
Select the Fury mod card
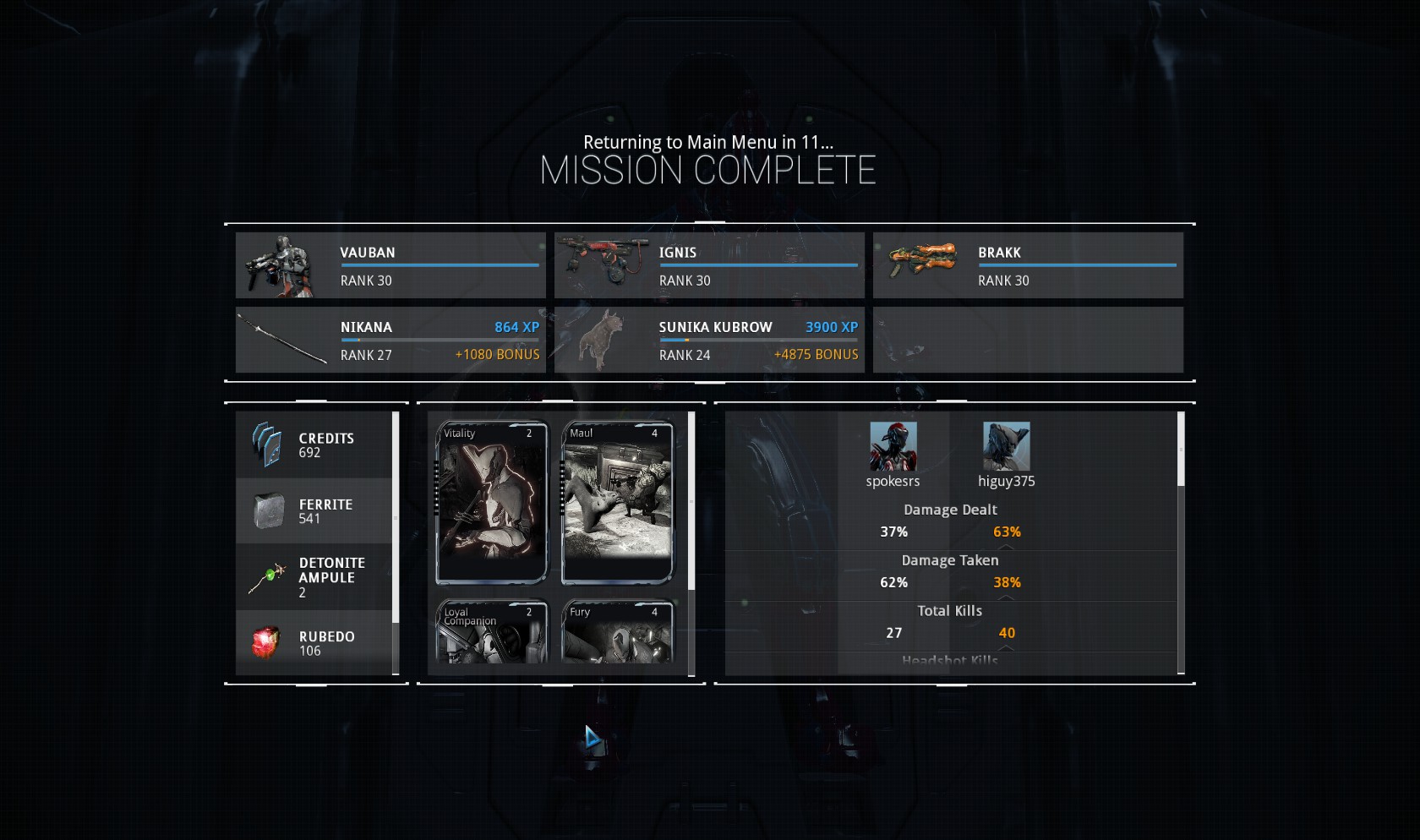click(618, 632)
